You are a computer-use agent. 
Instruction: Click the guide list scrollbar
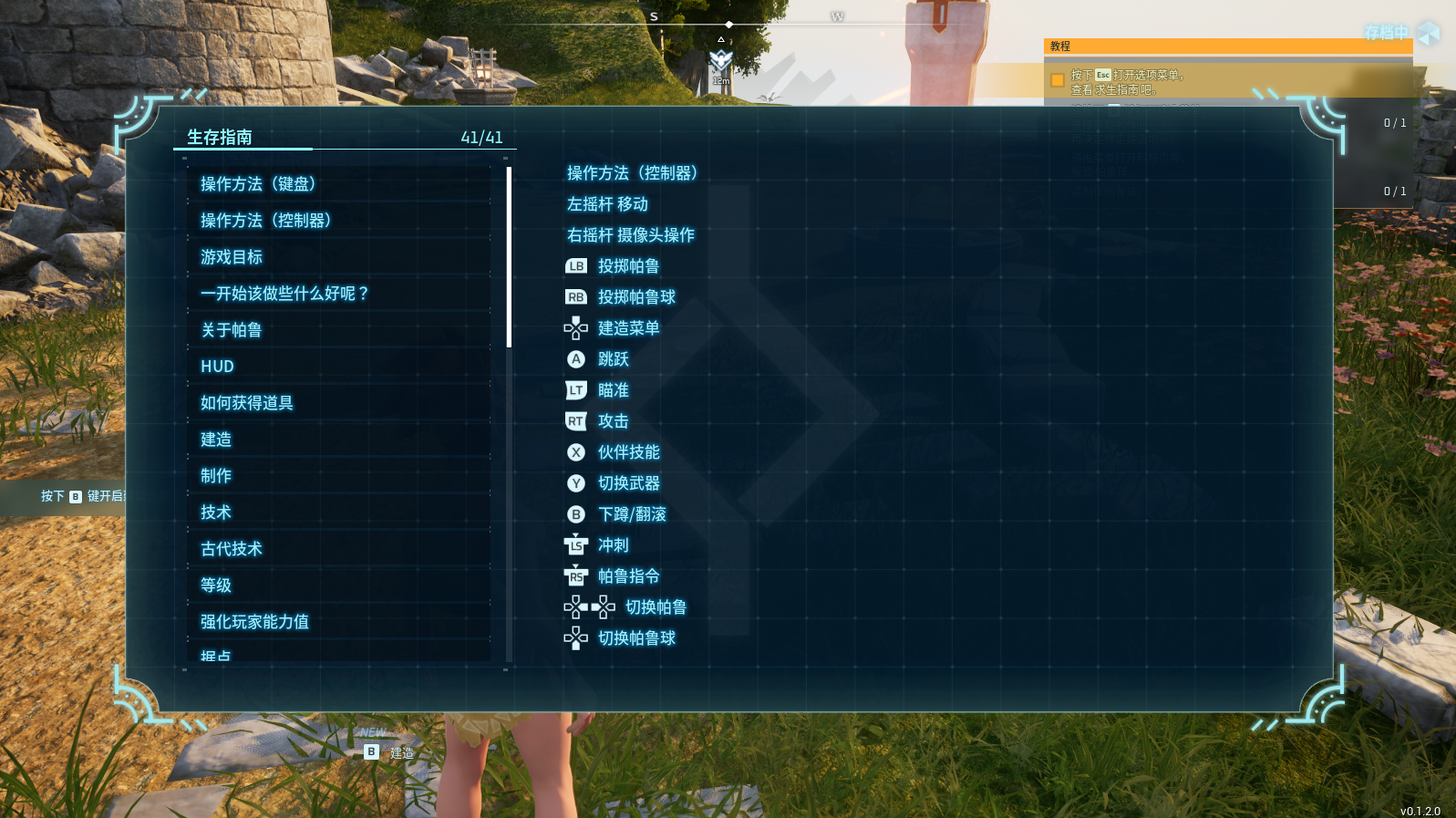[x=509, y=257]
